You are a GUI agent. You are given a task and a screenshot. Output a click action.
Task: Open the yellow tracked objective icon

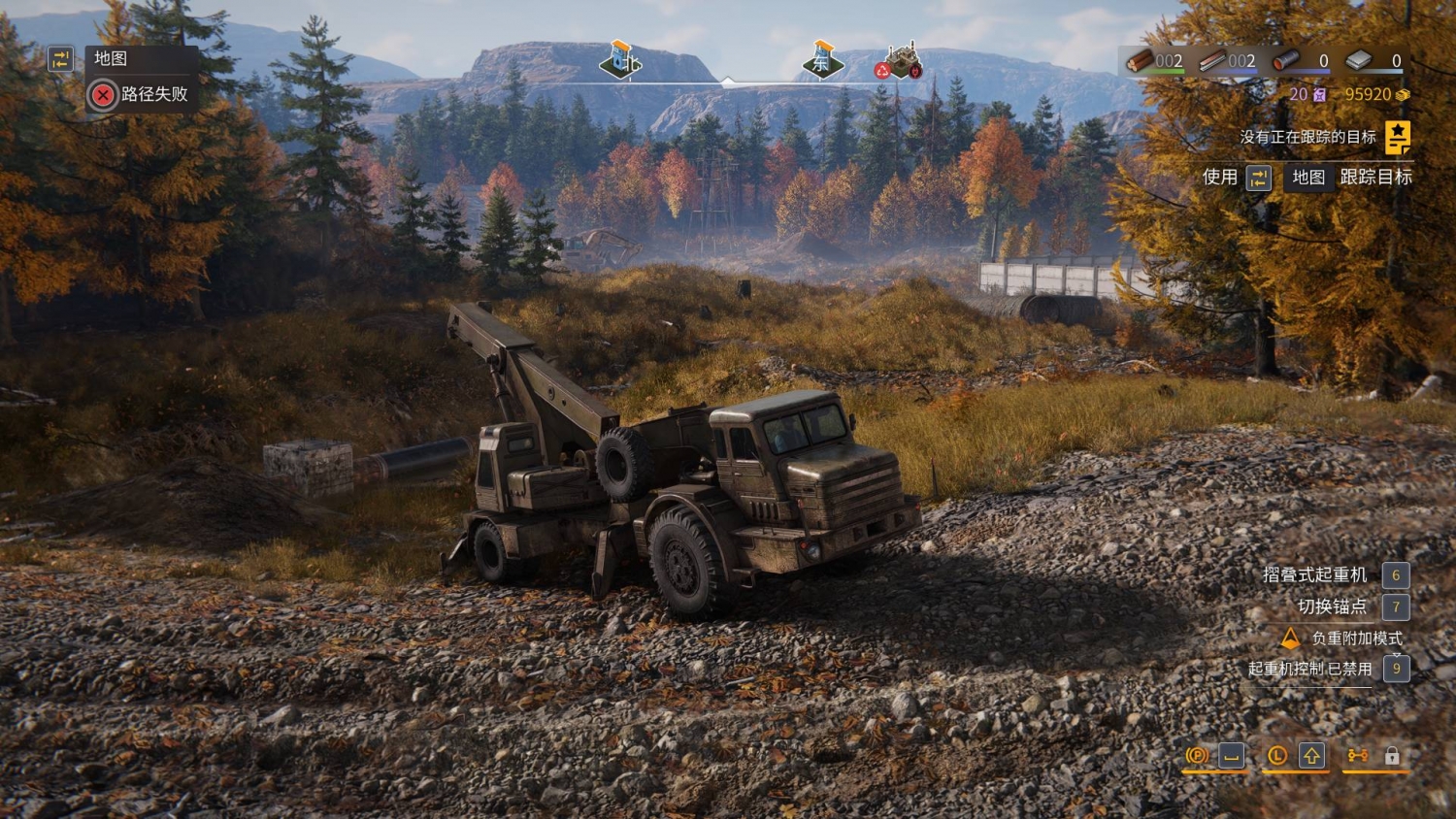coord(1397,138)
